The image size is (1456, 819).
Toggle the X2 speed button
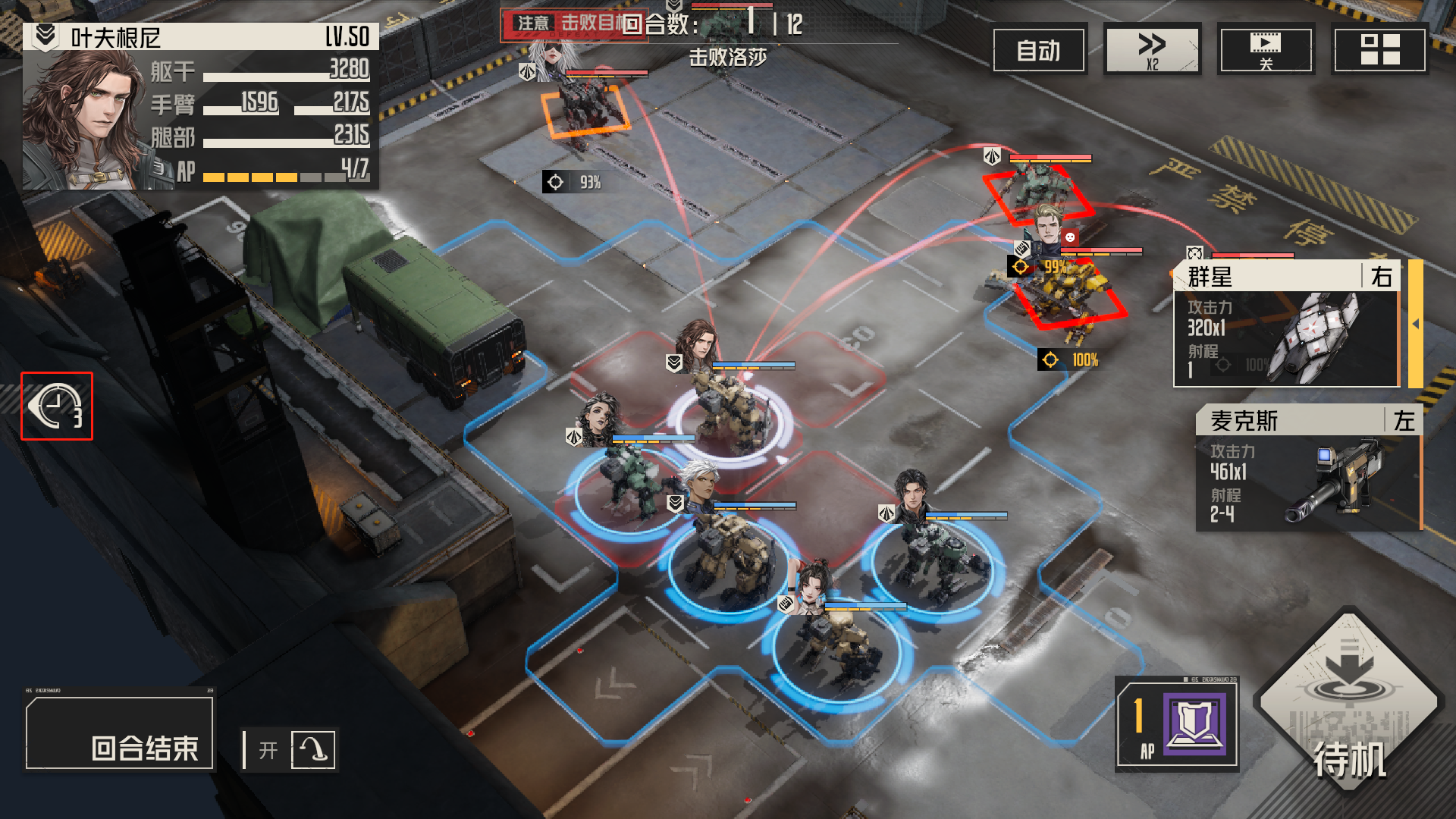(1152, 50)
